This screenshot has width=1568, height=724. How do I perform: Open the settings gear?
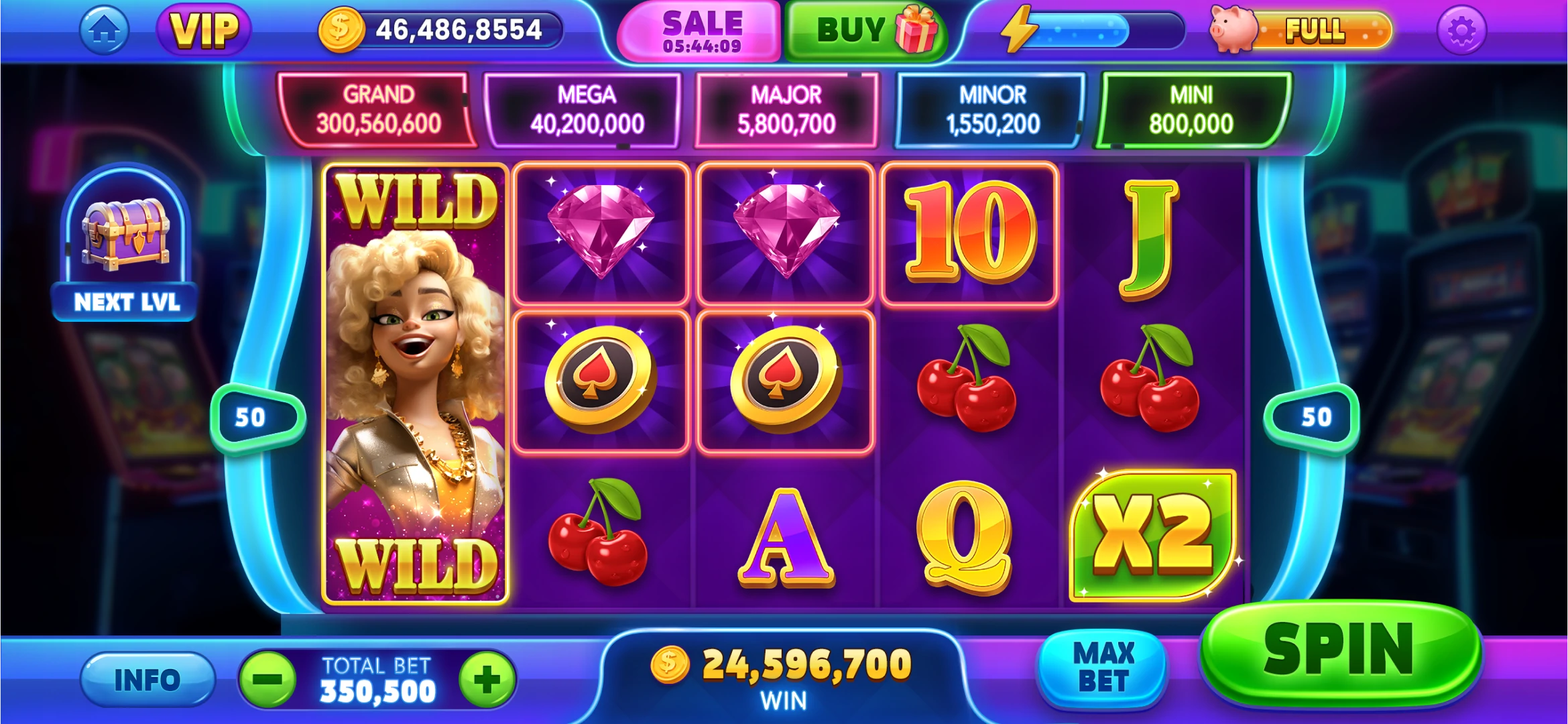pos(1461,30)
